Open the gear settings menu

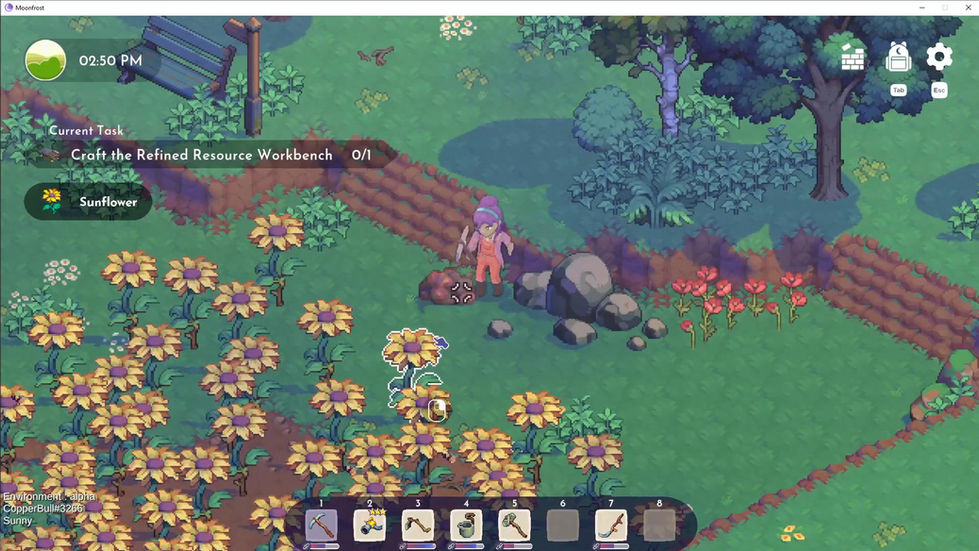939,57
